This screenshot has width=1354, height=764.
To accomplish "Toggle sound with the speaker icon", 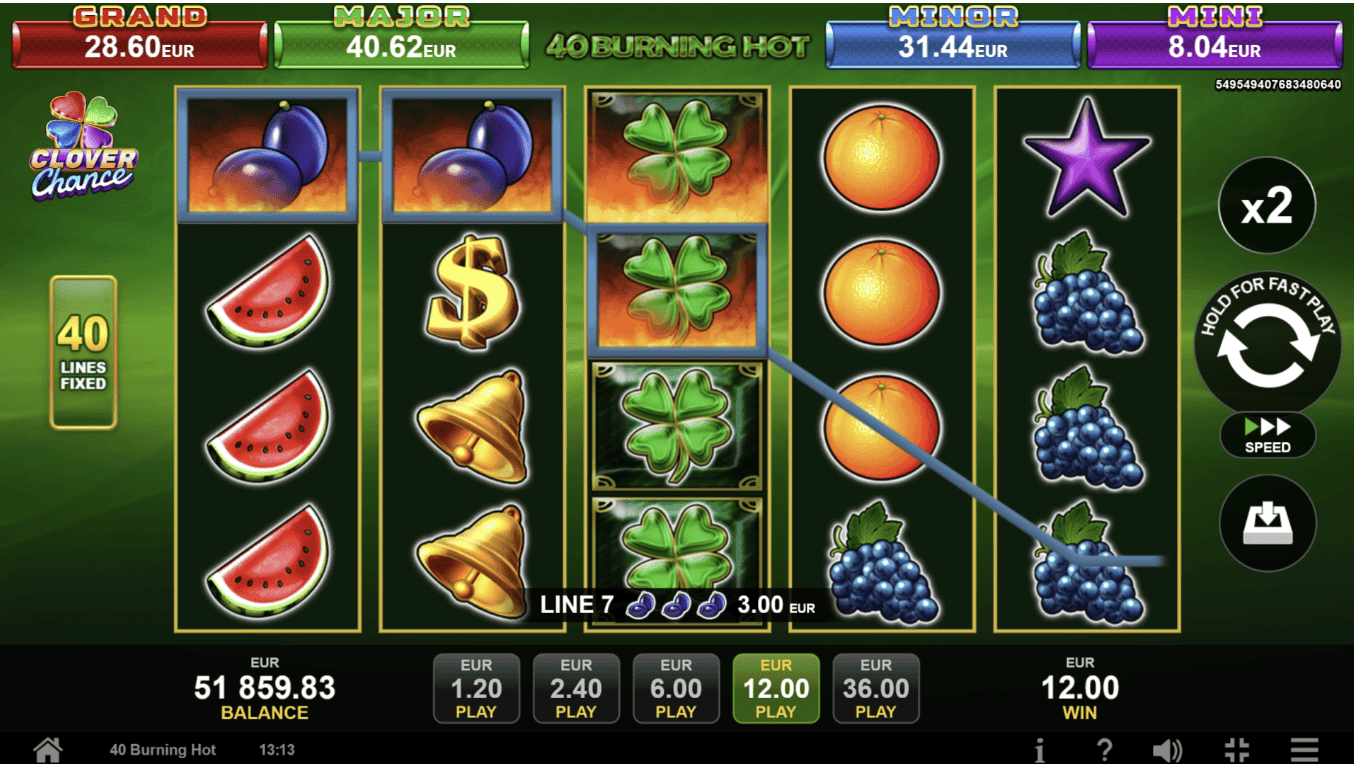I will tap(1167, 750).
